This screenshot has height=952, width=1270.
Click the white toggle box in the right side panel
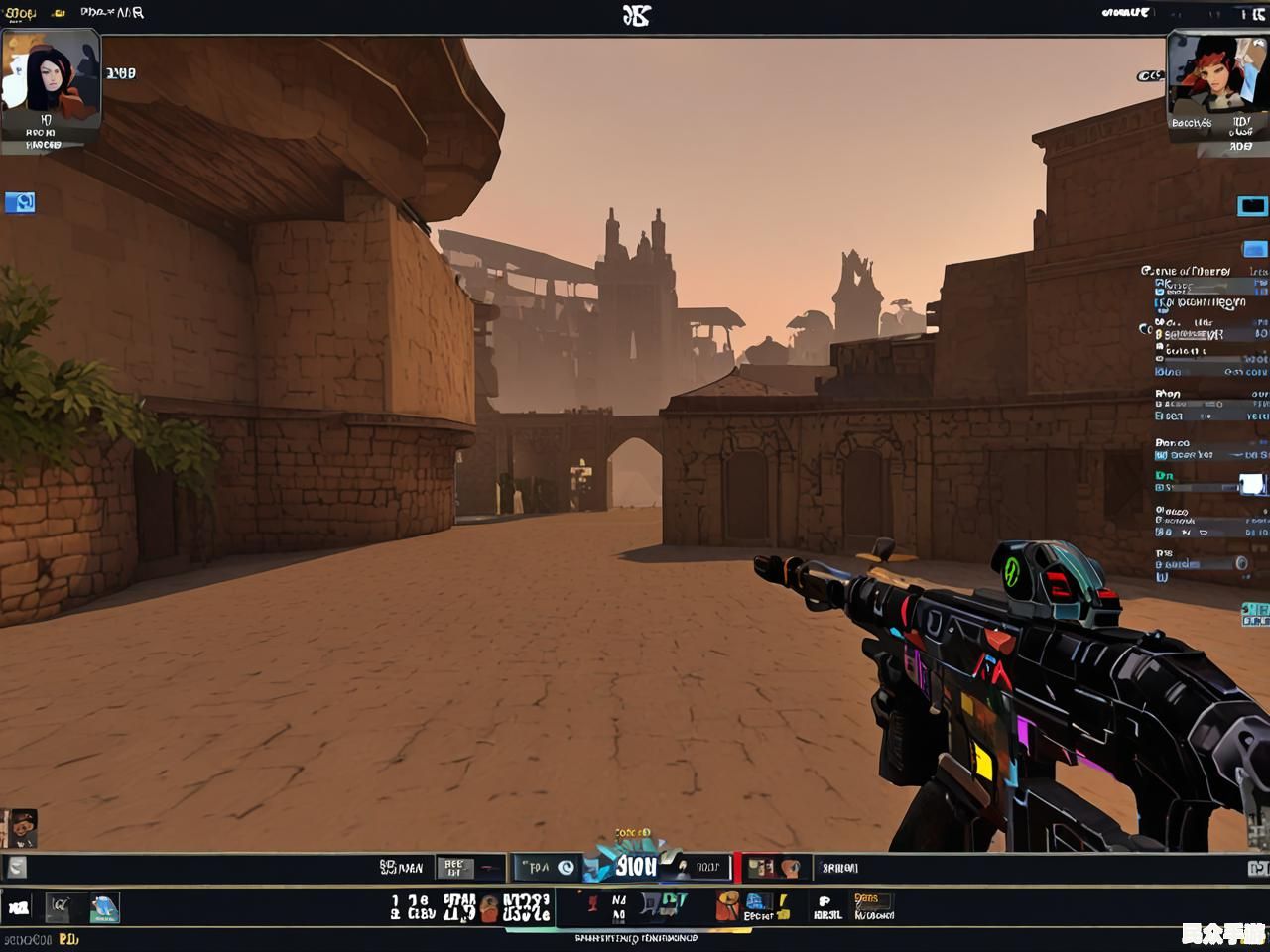(1251, 484)
